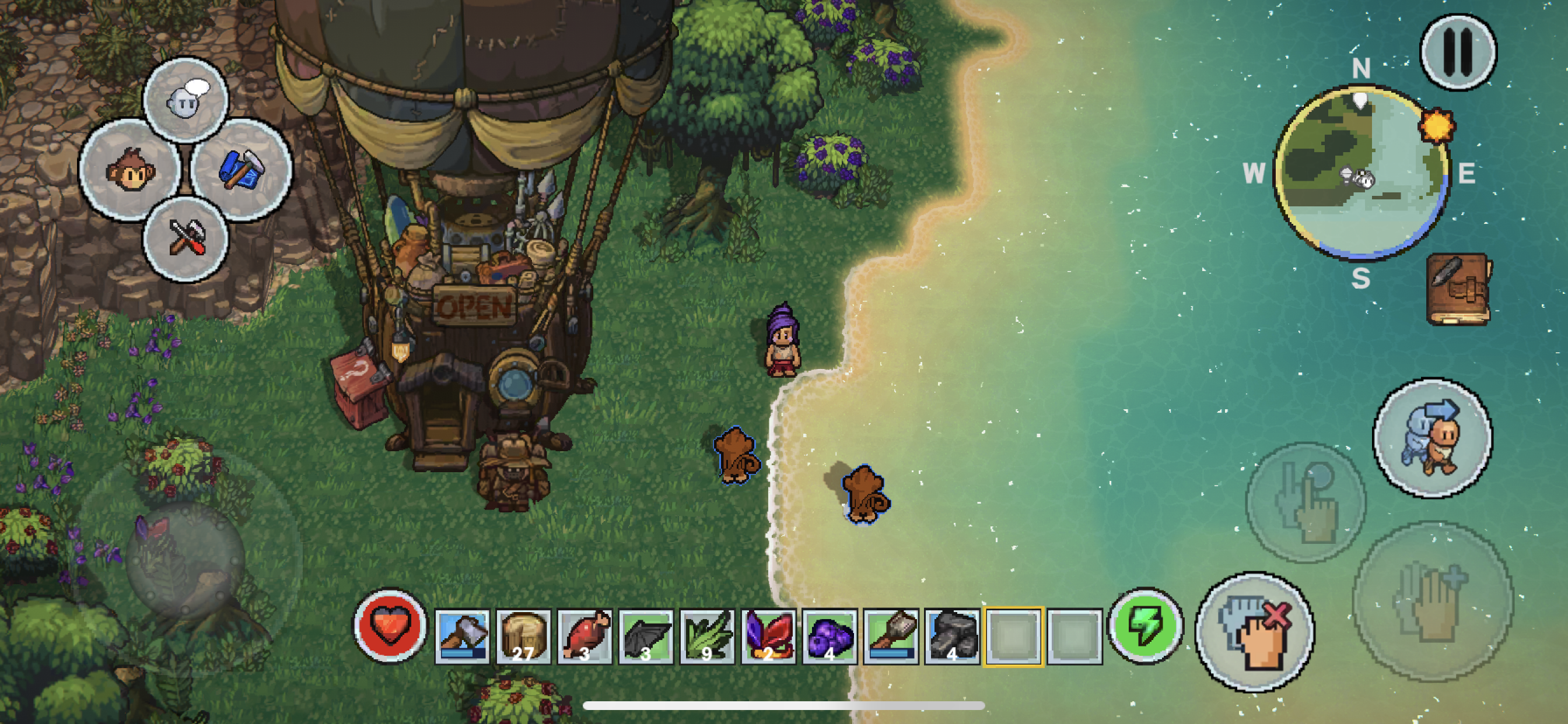Select the dark stone rocks slot

[x=952, y=636]
